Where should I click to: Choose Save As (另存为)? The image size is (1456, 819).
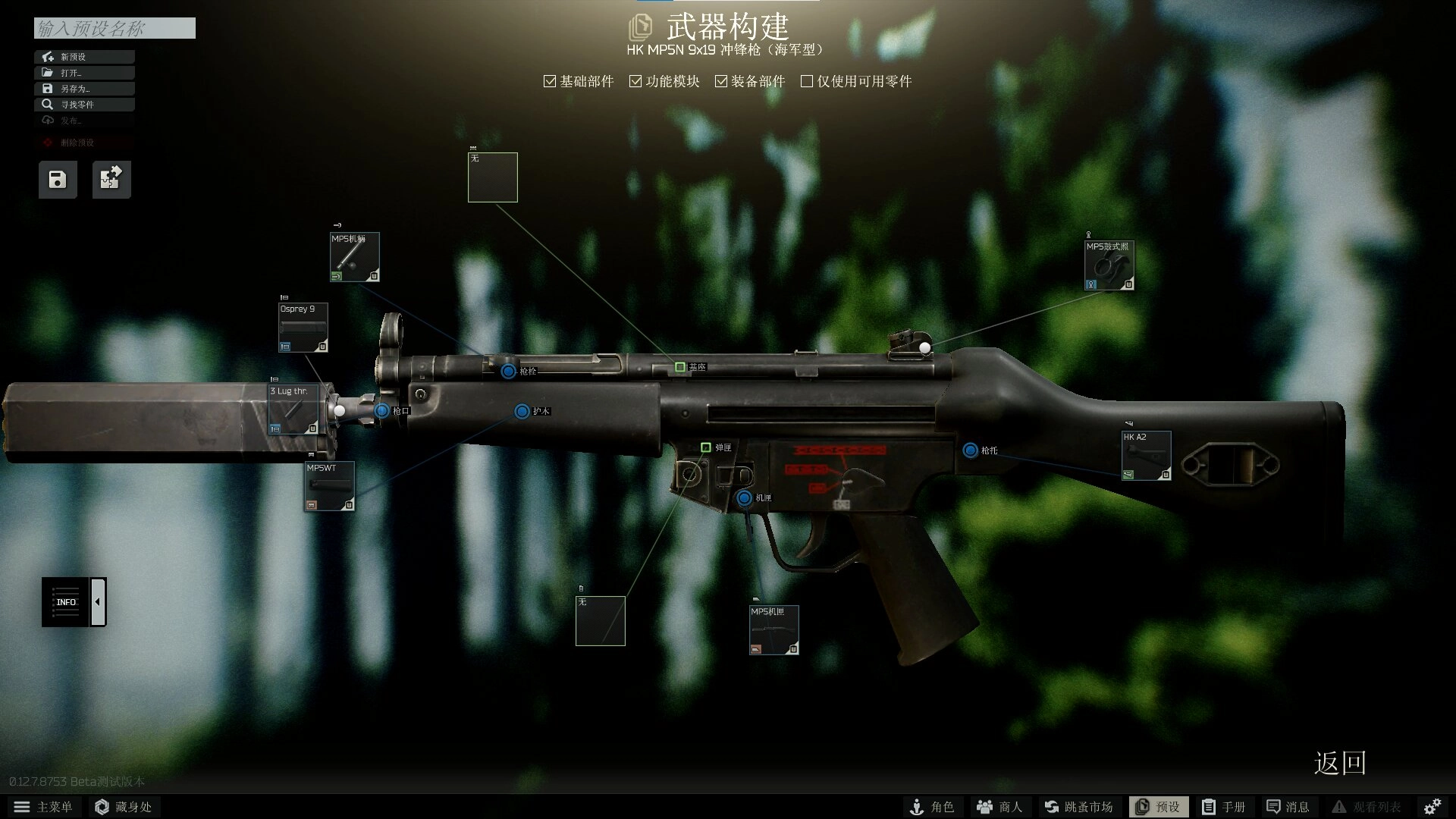[84, 89]
